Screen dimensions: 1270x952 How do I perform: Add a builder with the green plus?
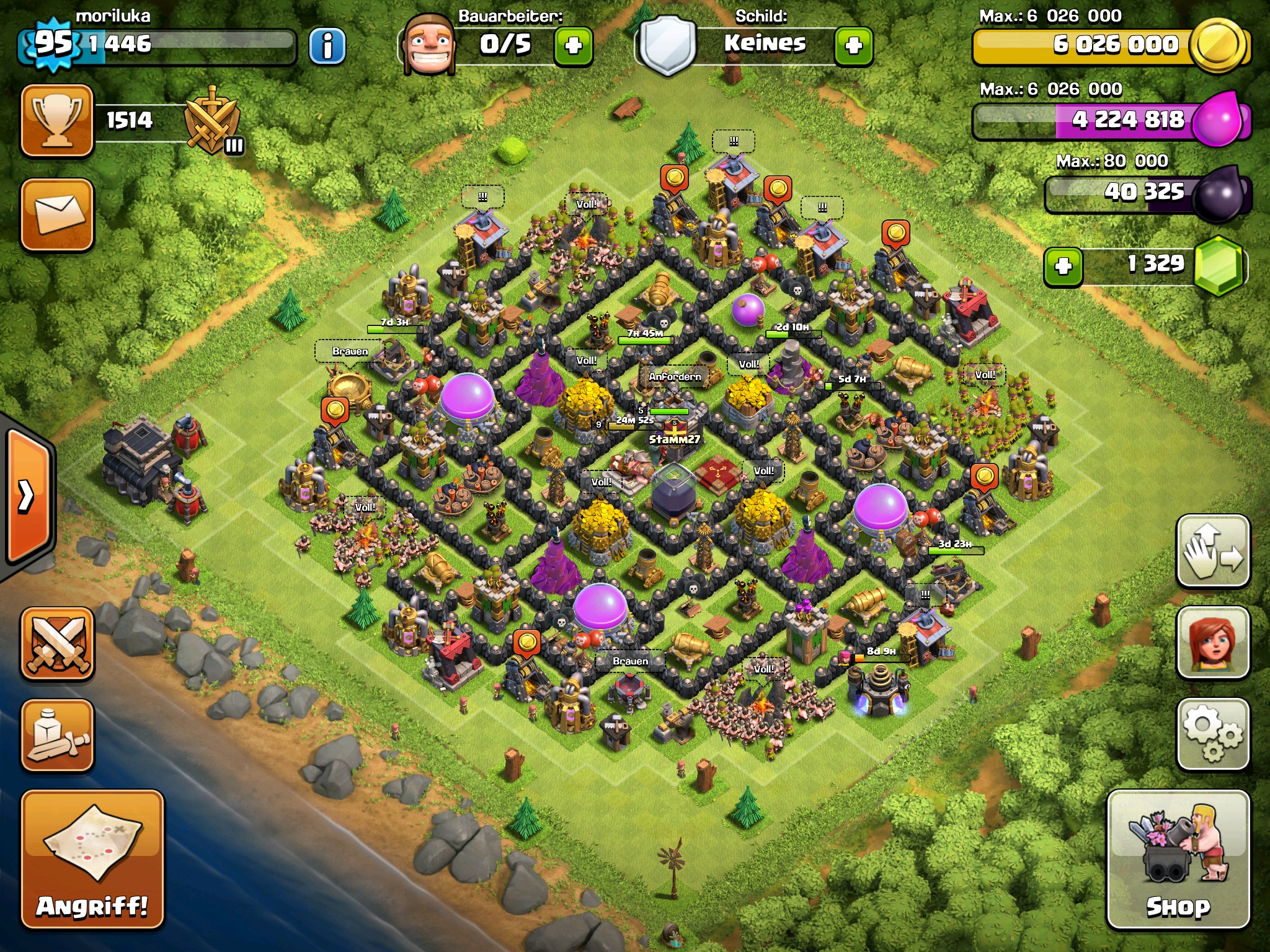tap(573, 46)
